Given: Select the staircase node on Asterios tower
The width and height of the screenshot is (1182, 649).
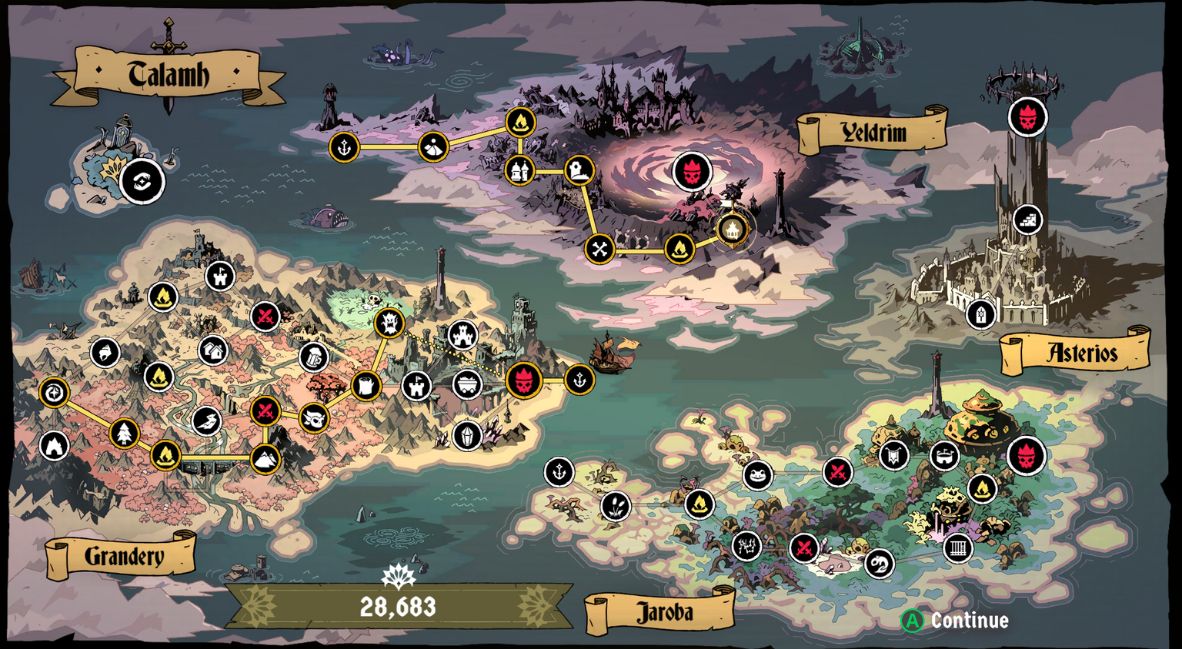Looking at the screenshot, I should point(1026,219).
